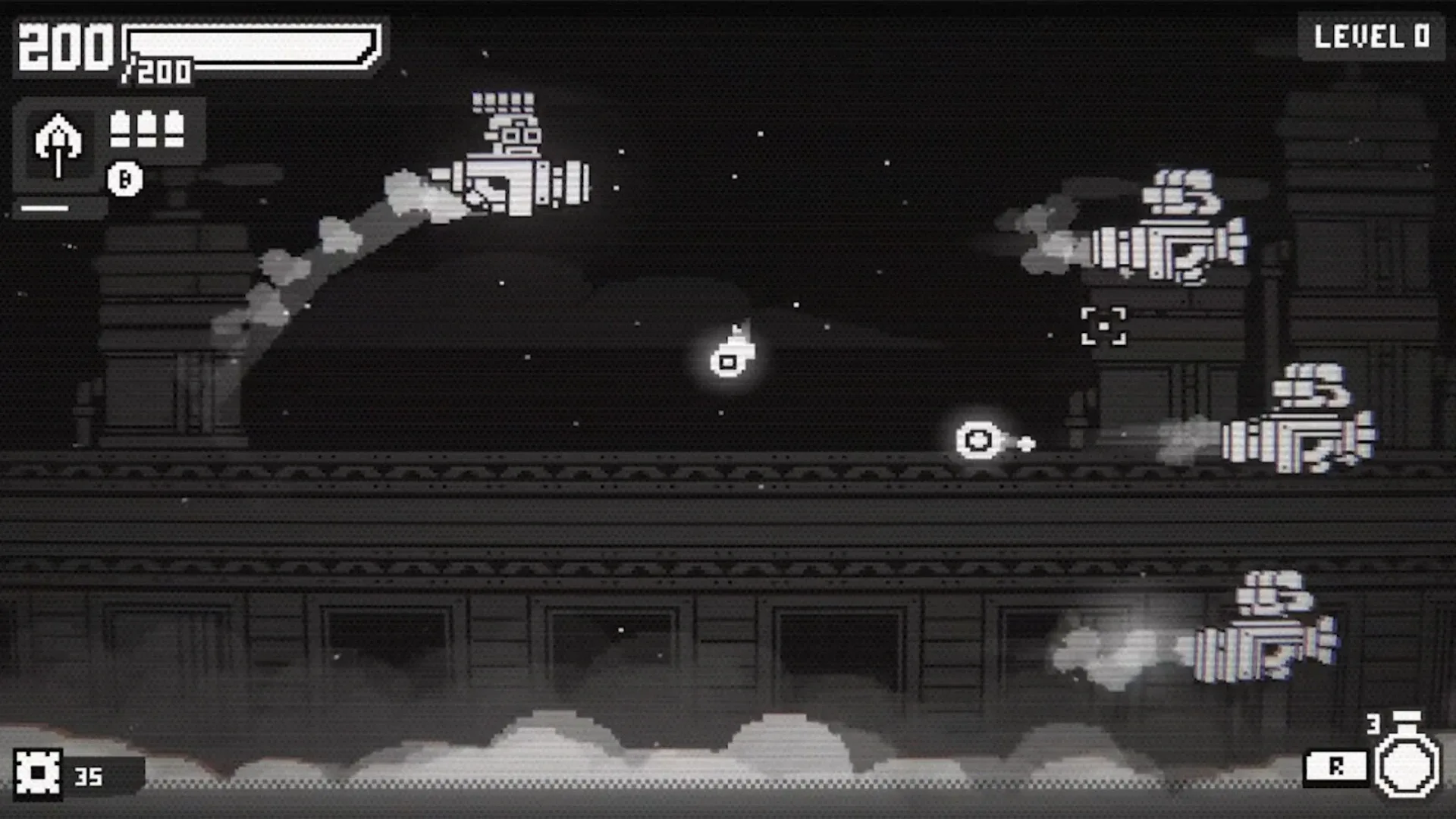
Task: Click the second battery charge icon
Action: [x=146, y=129]
